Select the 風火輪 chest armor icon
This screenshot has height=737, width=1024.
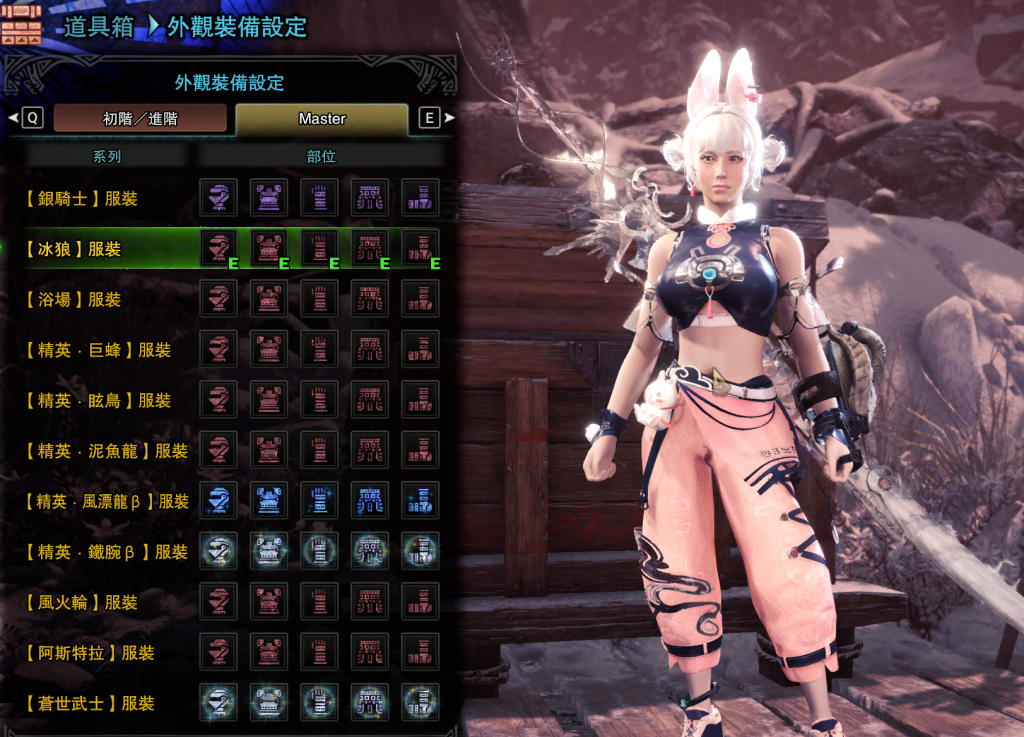269,602
